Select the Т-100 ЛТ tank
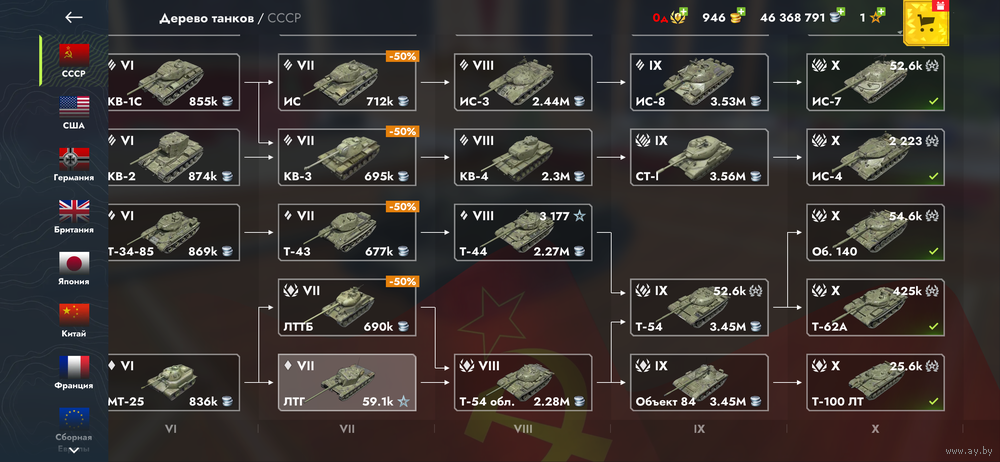 pos(875,382)
